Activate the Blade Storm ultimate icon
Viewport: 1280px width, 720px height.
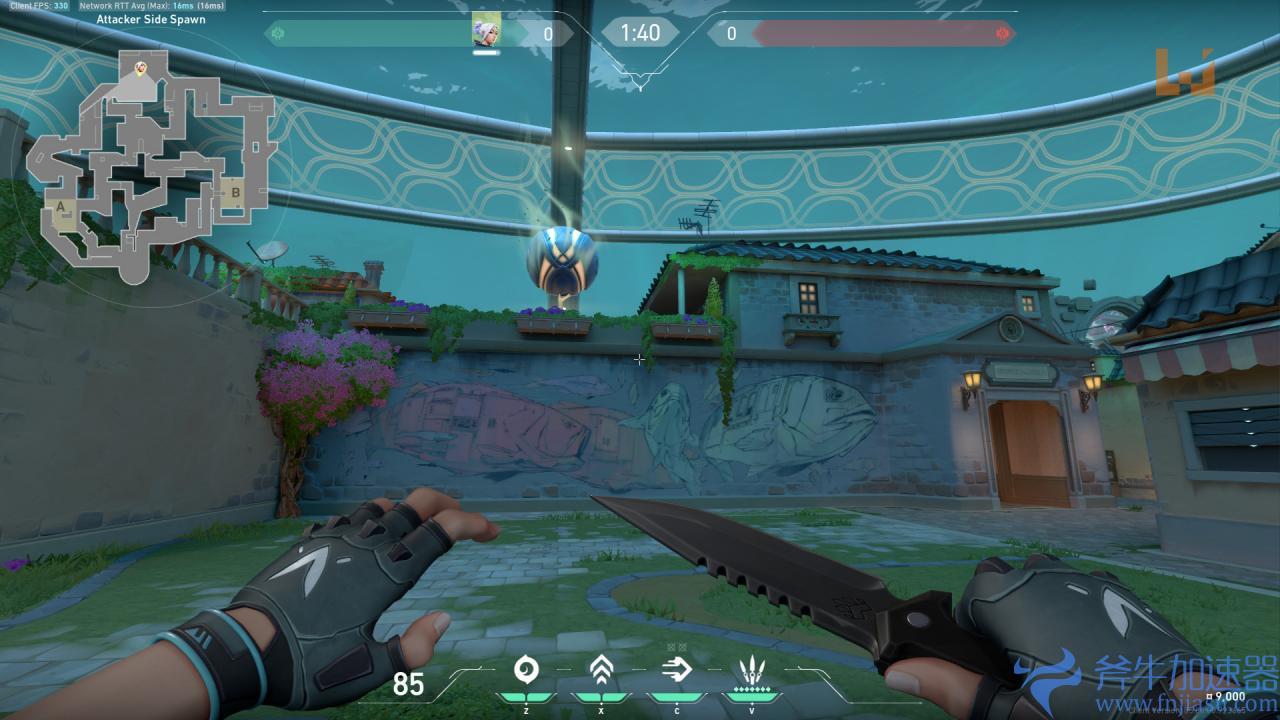coord(750,670)
